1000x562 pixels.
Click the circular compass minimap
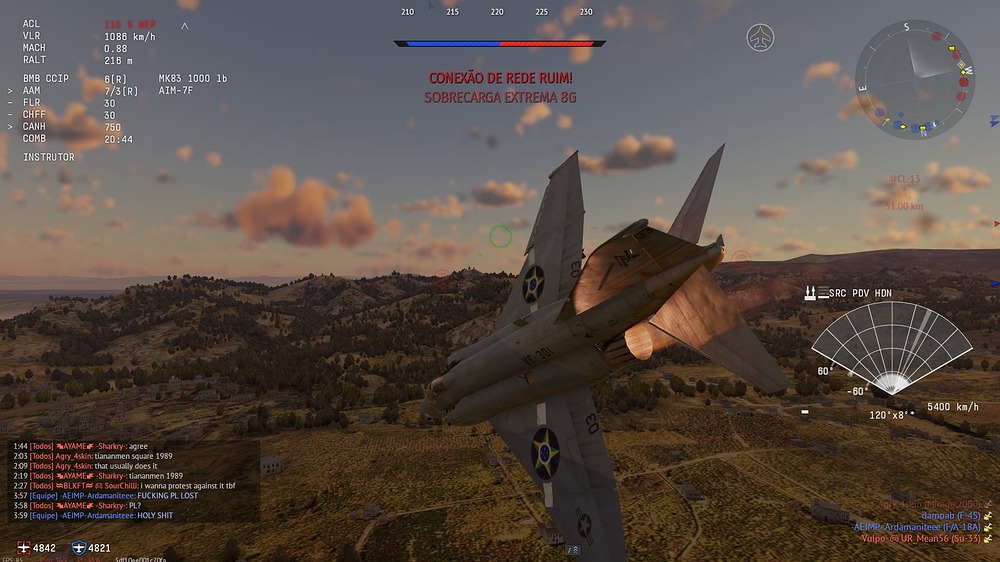coord(915,78)
